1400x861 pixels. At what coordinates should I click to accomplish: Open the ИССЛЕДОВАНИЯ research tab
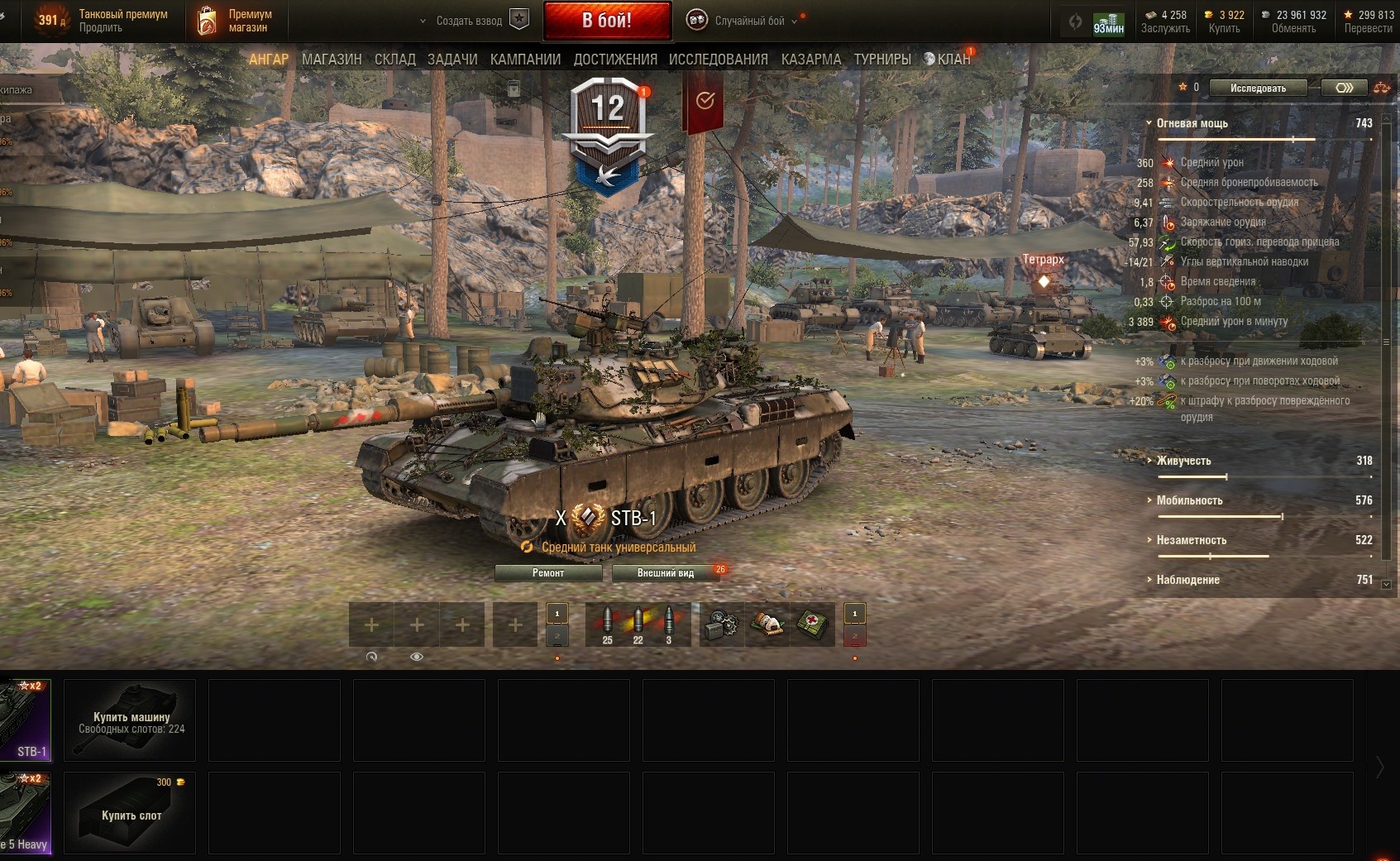click(718, 60)
